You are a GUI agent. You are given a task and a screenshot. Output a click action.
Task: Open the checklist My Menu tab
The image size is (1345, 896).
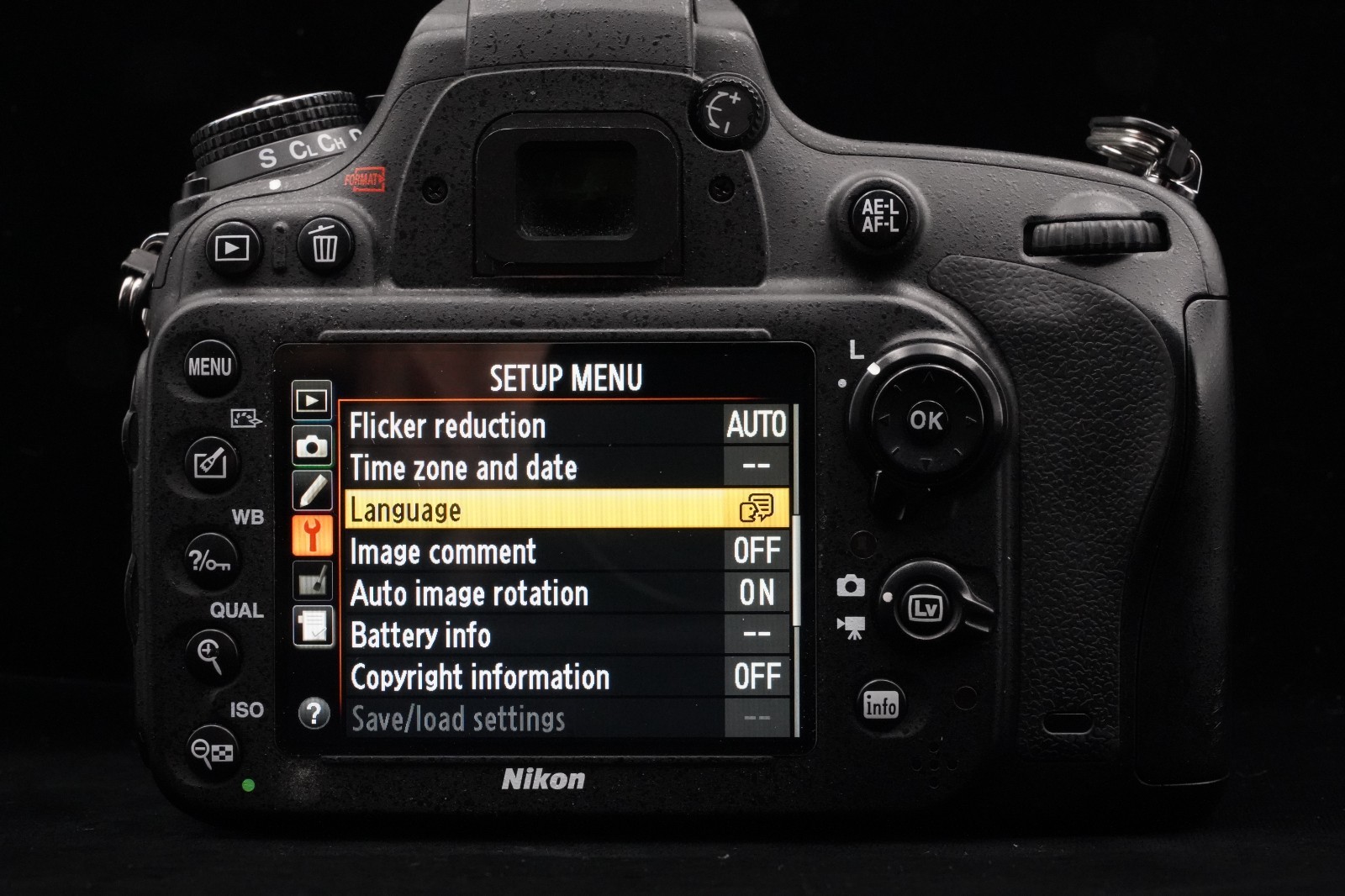pos(312,626)
